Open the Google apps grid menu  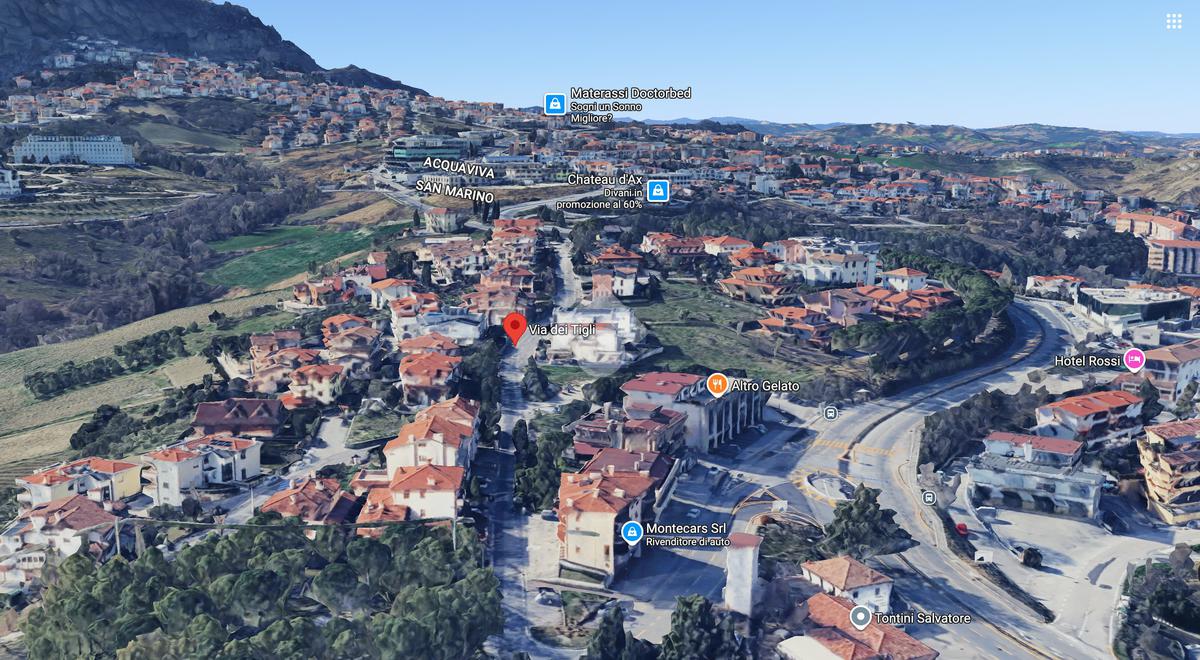pyautogui.click(x=1173, y=21)
